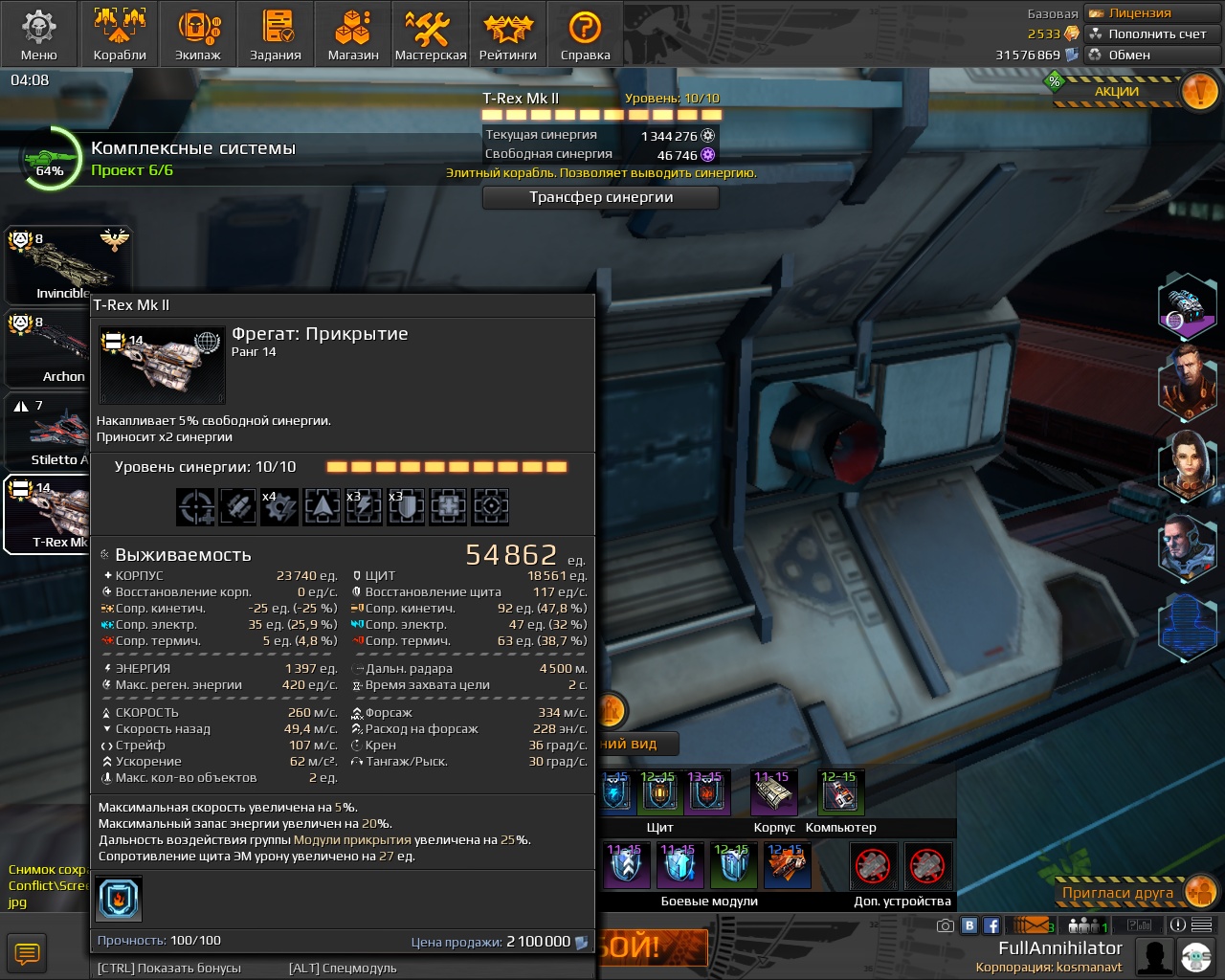Open the Справка help section

click(x=585, y=34)
